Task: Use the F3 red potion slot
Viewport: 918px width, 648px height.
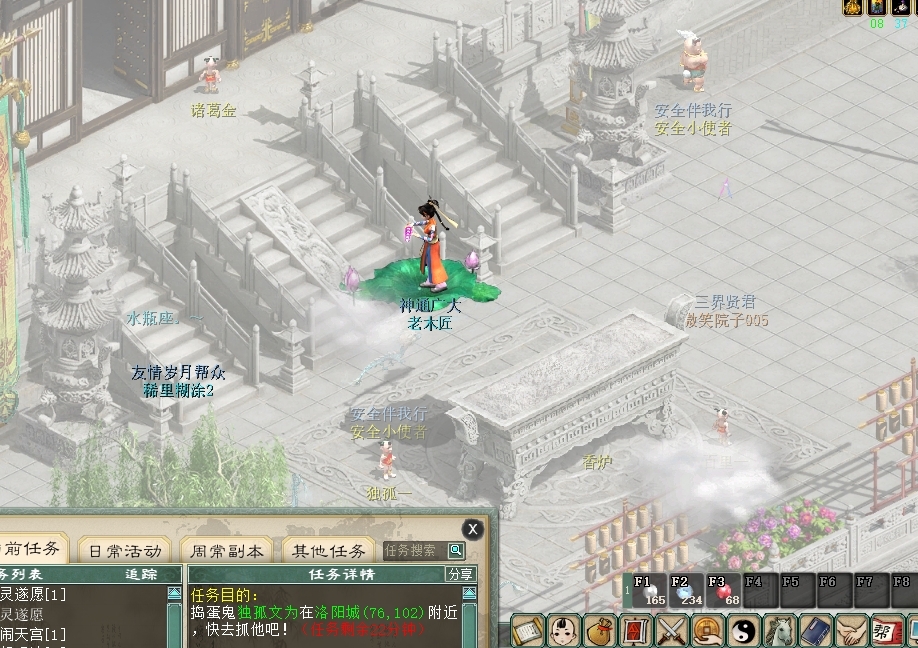Action: (x=724, y=591)
